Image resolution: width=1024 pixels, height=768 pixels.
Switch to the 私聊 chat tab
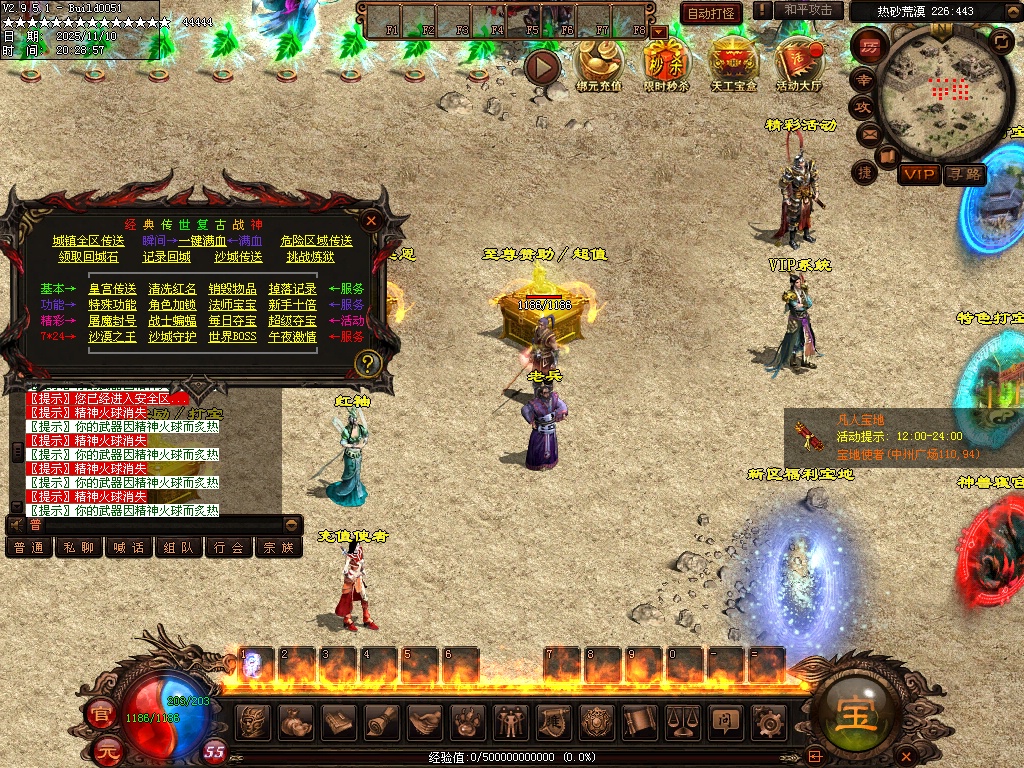tap(79, 548)
